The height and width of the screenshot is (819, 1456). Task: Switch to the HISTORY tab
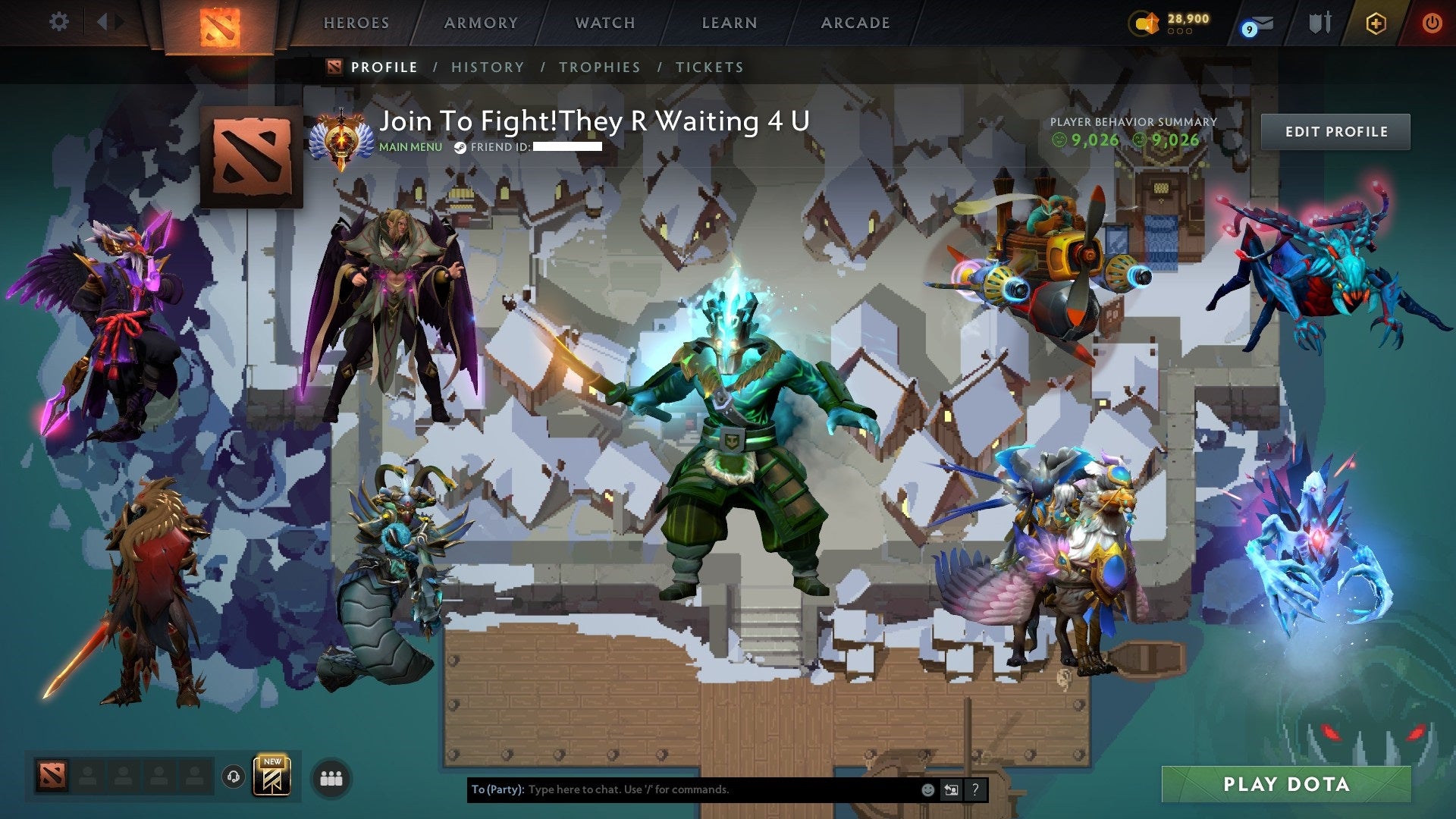coord(488,67)
